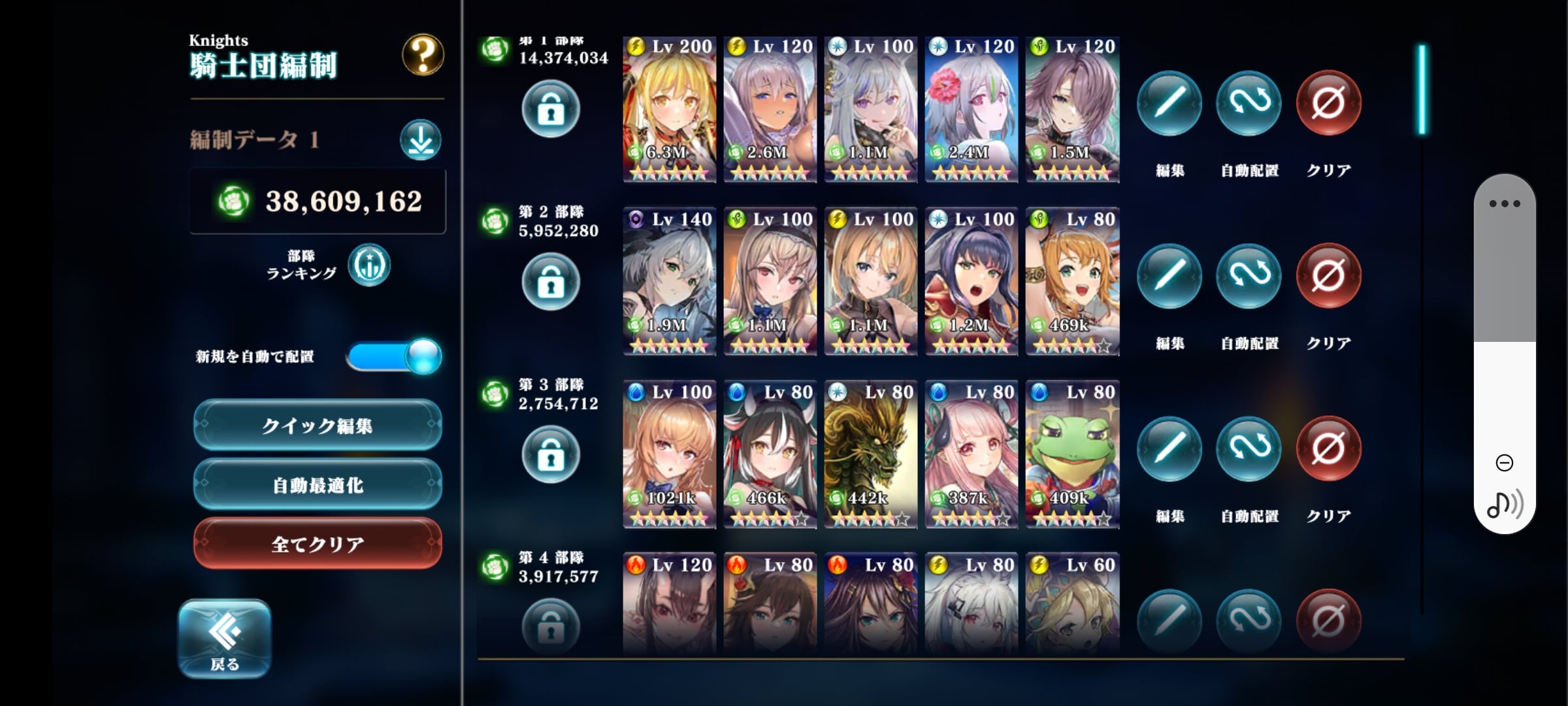Go back with the 戻る button
Image resolution: width=1568 pixels, height=706 pixels.
(x=225, y=639)
